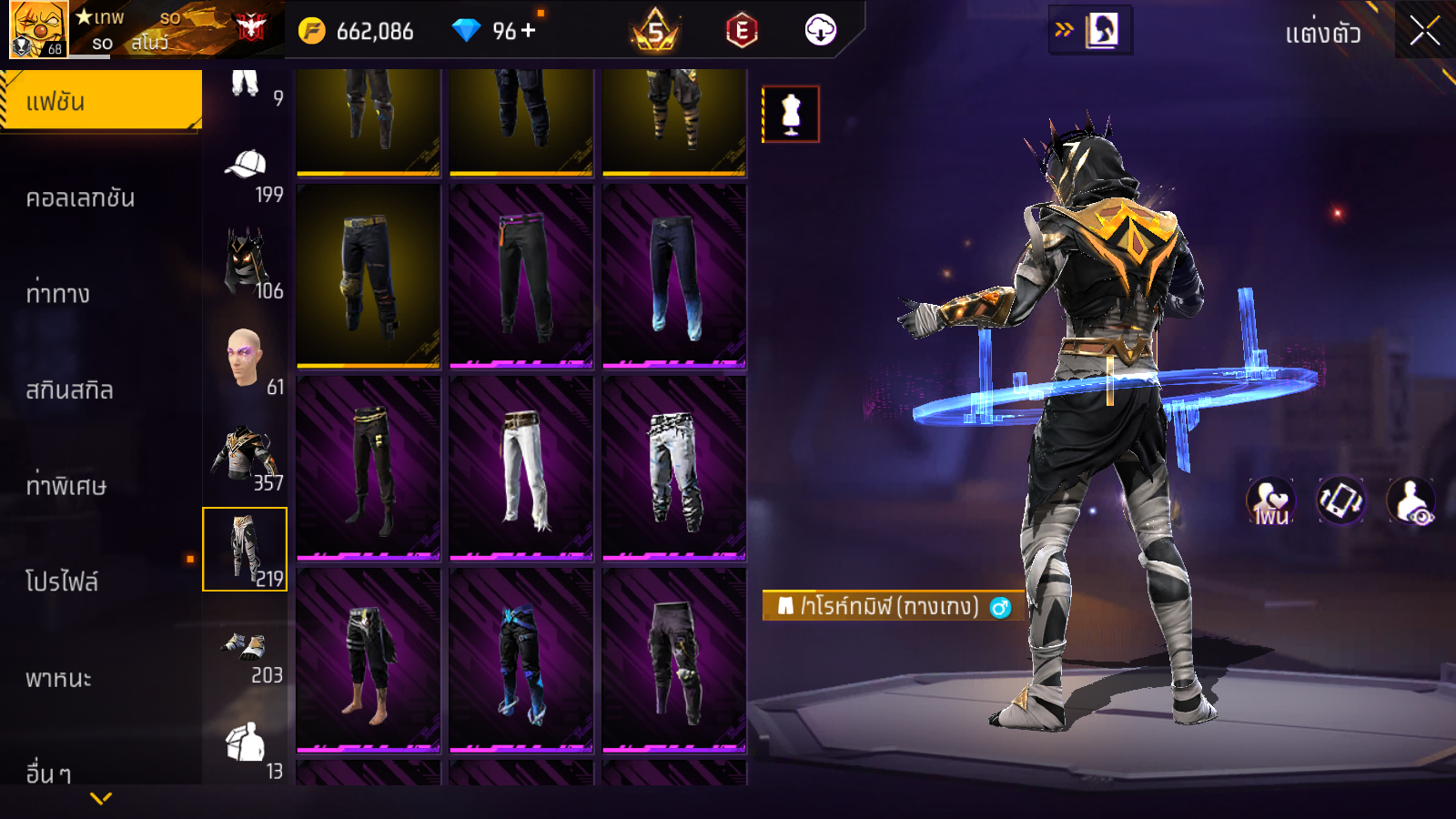Screen dimensions: 1456x819
Task: Open the โปรไฟล์ profile tab
Action: 62,582
